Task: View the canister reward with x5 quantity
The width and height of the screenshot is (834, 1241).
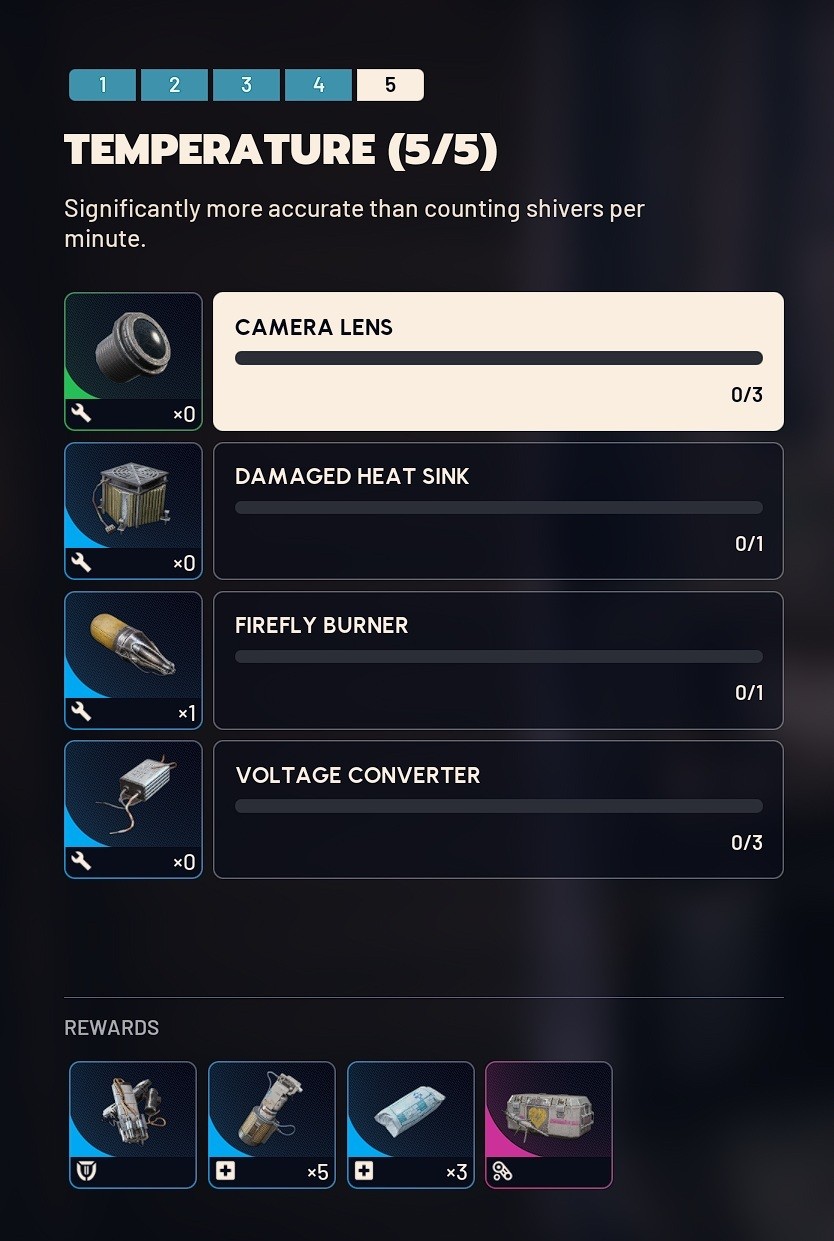Action: 272,1125
